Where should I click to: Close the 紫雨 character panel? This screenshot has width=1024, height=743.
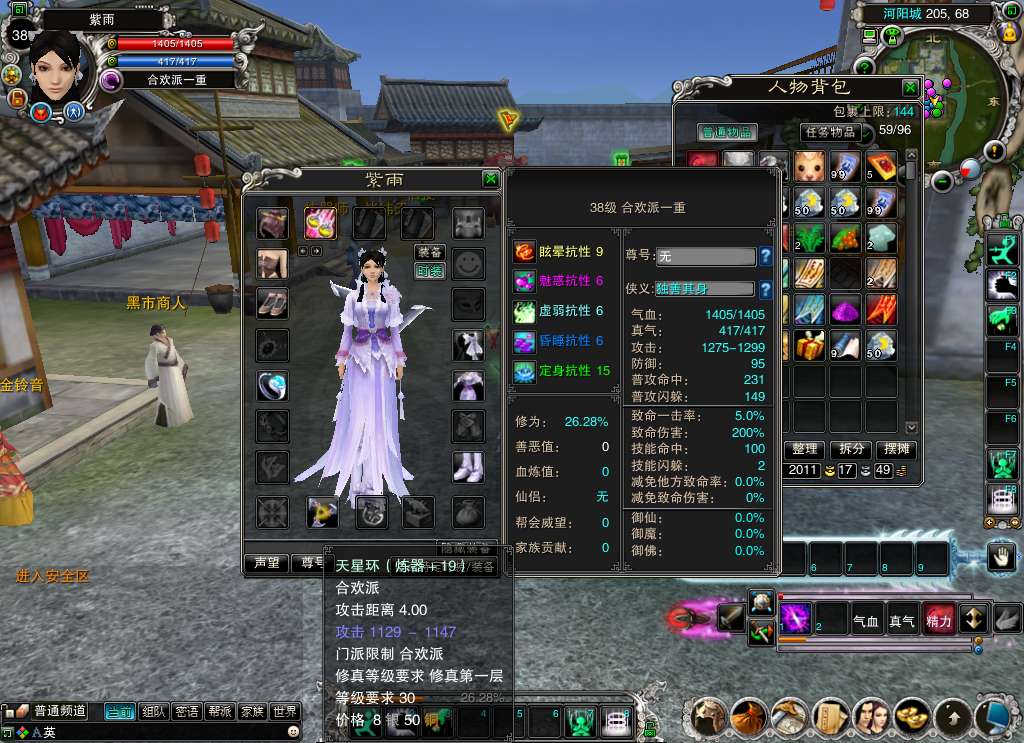click(x=490, y=179)
